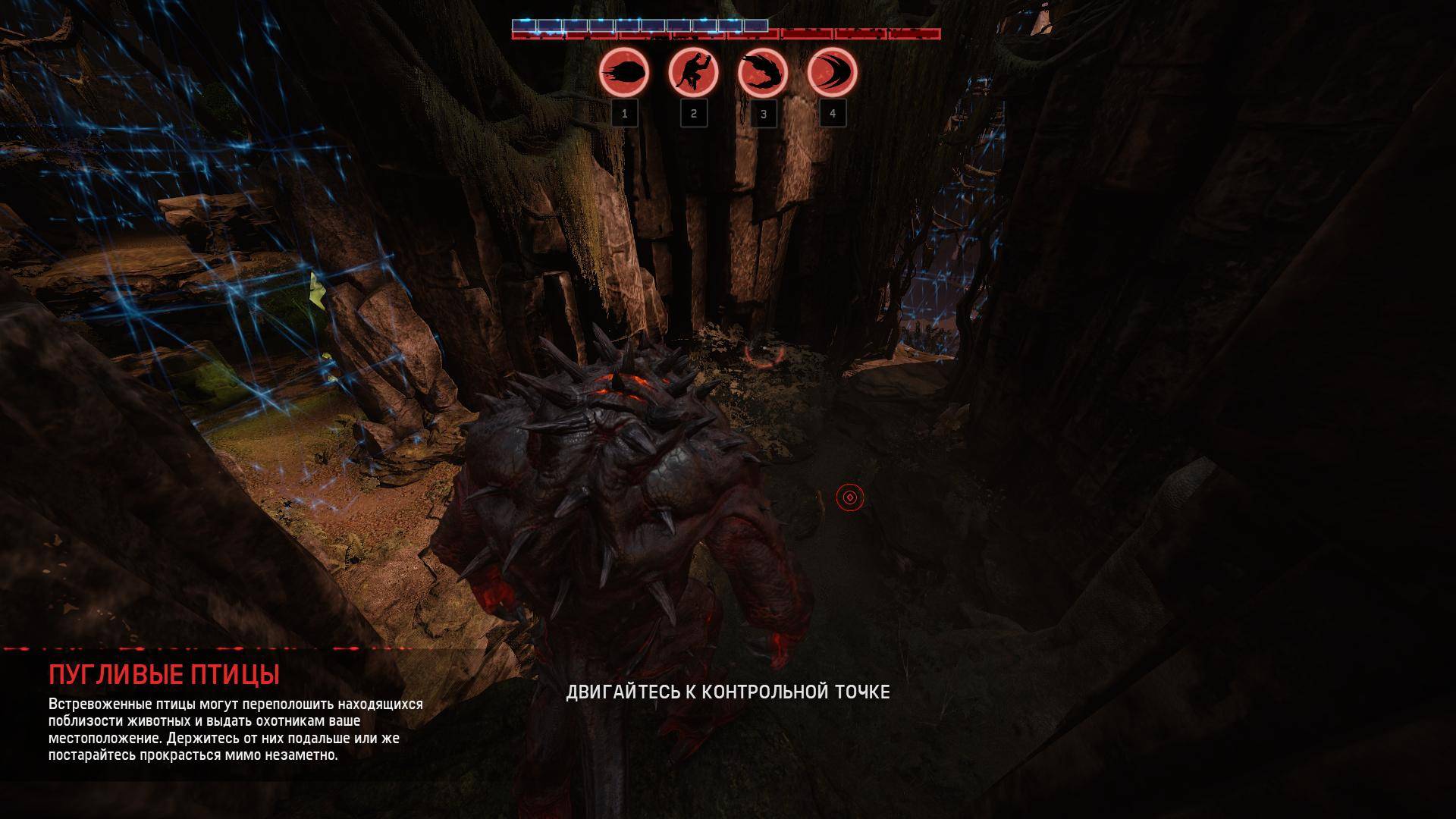Use the Leap Smash ability icon
This screenshot has height=819, width=1456.
click(693, 74)
